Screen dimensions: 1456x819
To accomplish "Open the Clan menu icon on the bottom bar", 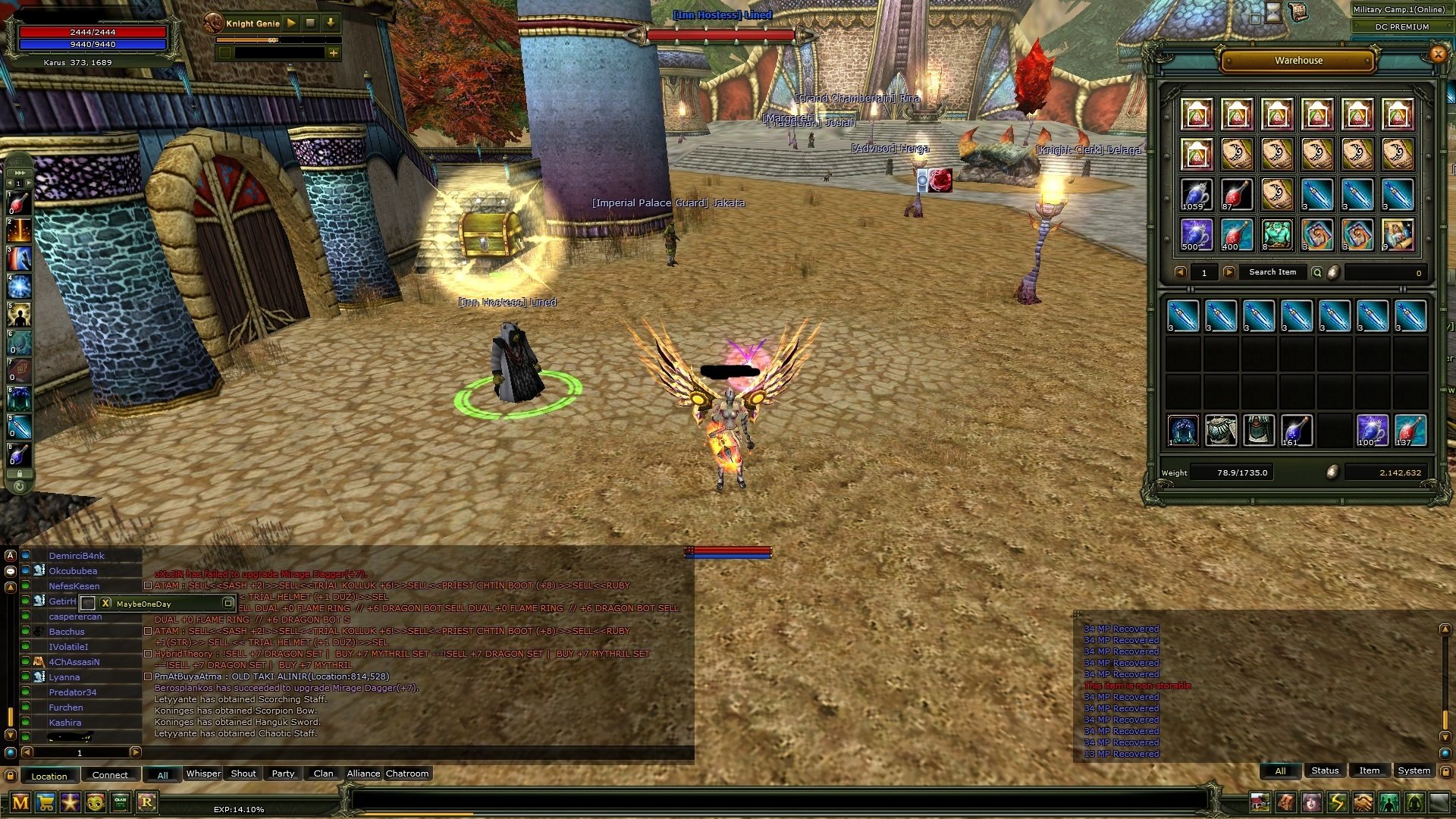I will tap(119, 802).
